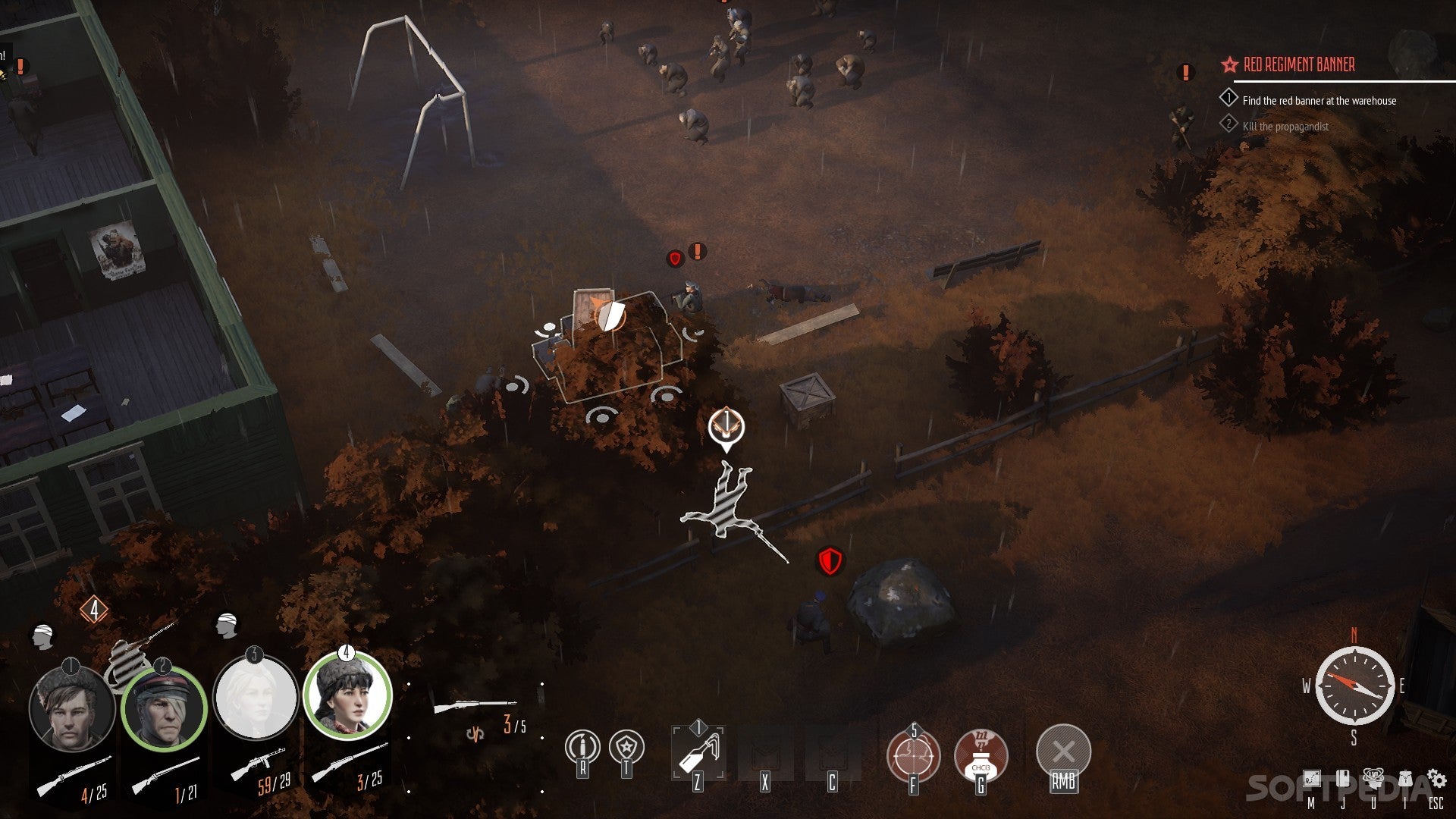
Task: Activate the reload bullet ability
Action: [x=582, y=748]
